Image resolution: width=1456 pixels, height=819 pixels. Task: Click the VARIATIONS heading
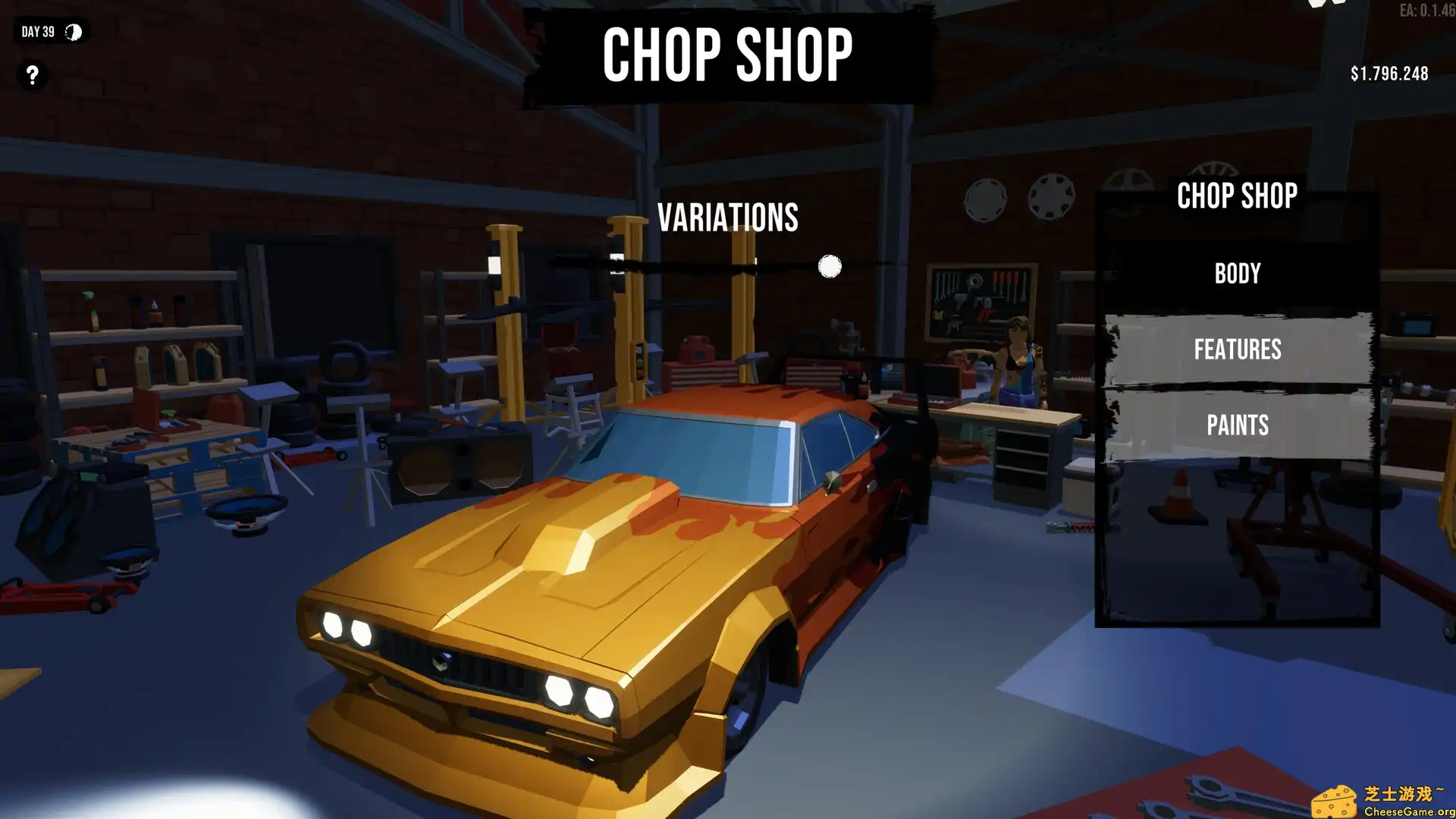click(728, 218)
